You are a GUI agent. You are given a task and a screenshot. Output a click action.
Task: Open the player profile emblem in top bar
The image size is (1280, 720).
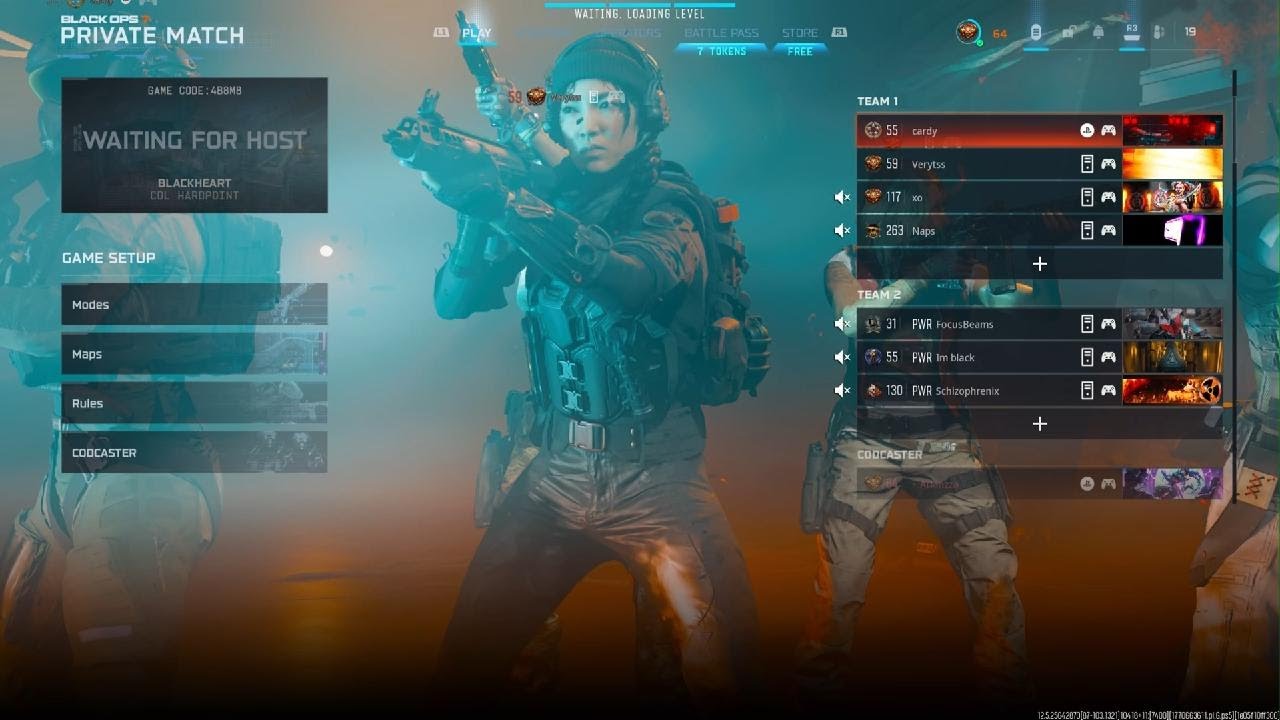(x=968, y=32)
